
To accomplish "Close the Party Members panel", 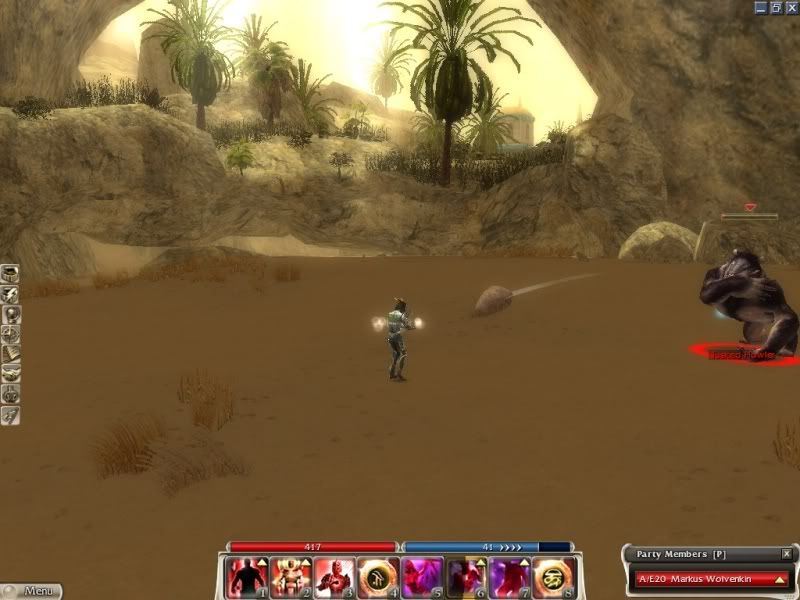I will pos(787,554).
